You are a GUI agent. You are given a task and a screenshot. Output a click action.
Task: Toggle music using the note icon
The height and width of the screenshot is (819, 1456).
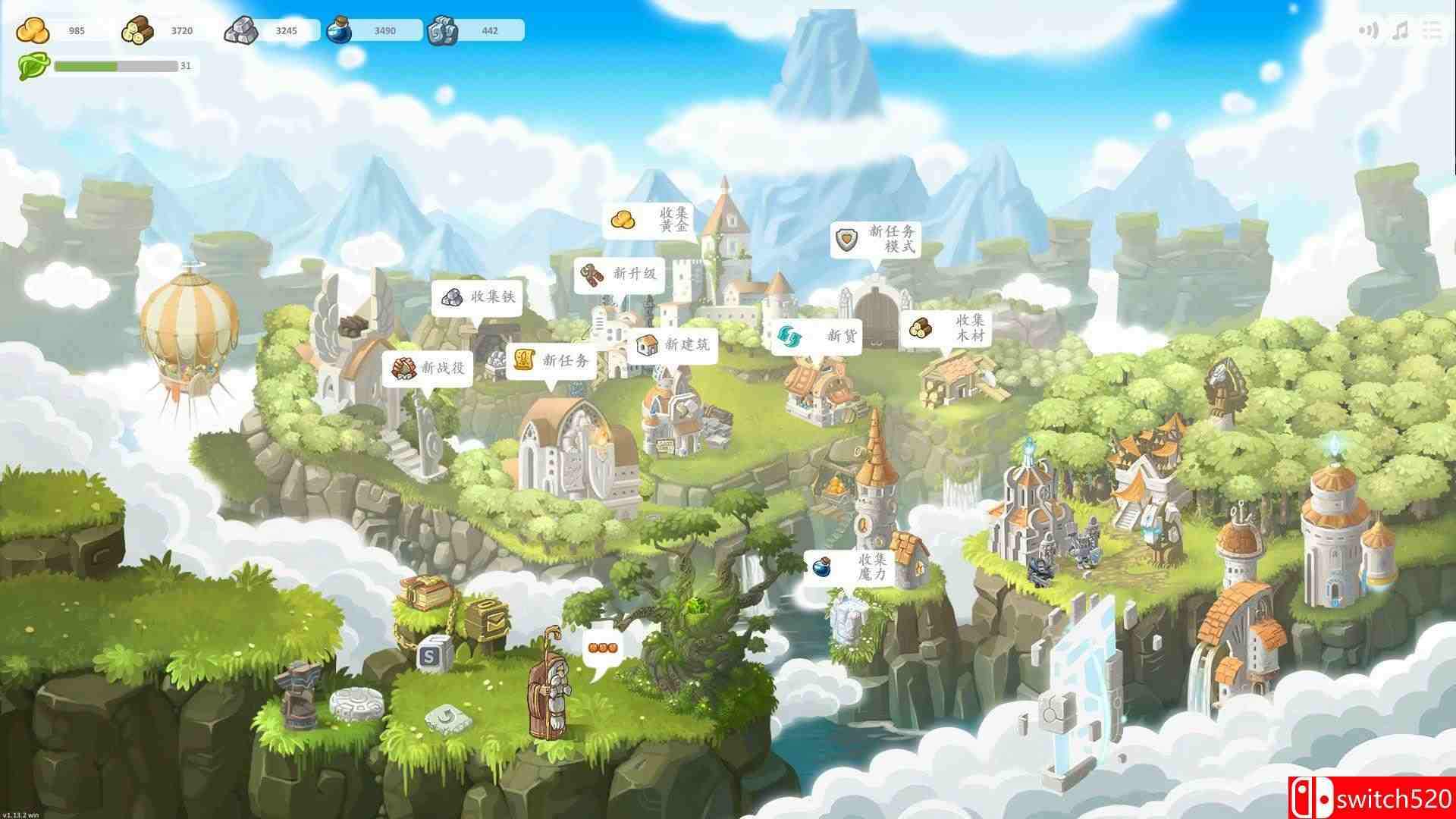click(x=1399, y=30)
